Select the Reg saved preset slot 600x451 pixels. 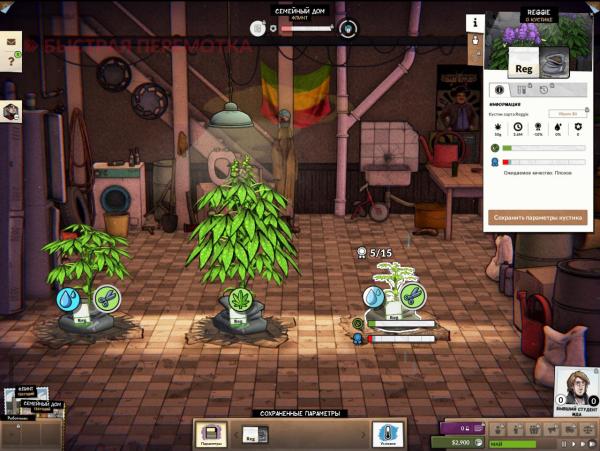(254, 434)
